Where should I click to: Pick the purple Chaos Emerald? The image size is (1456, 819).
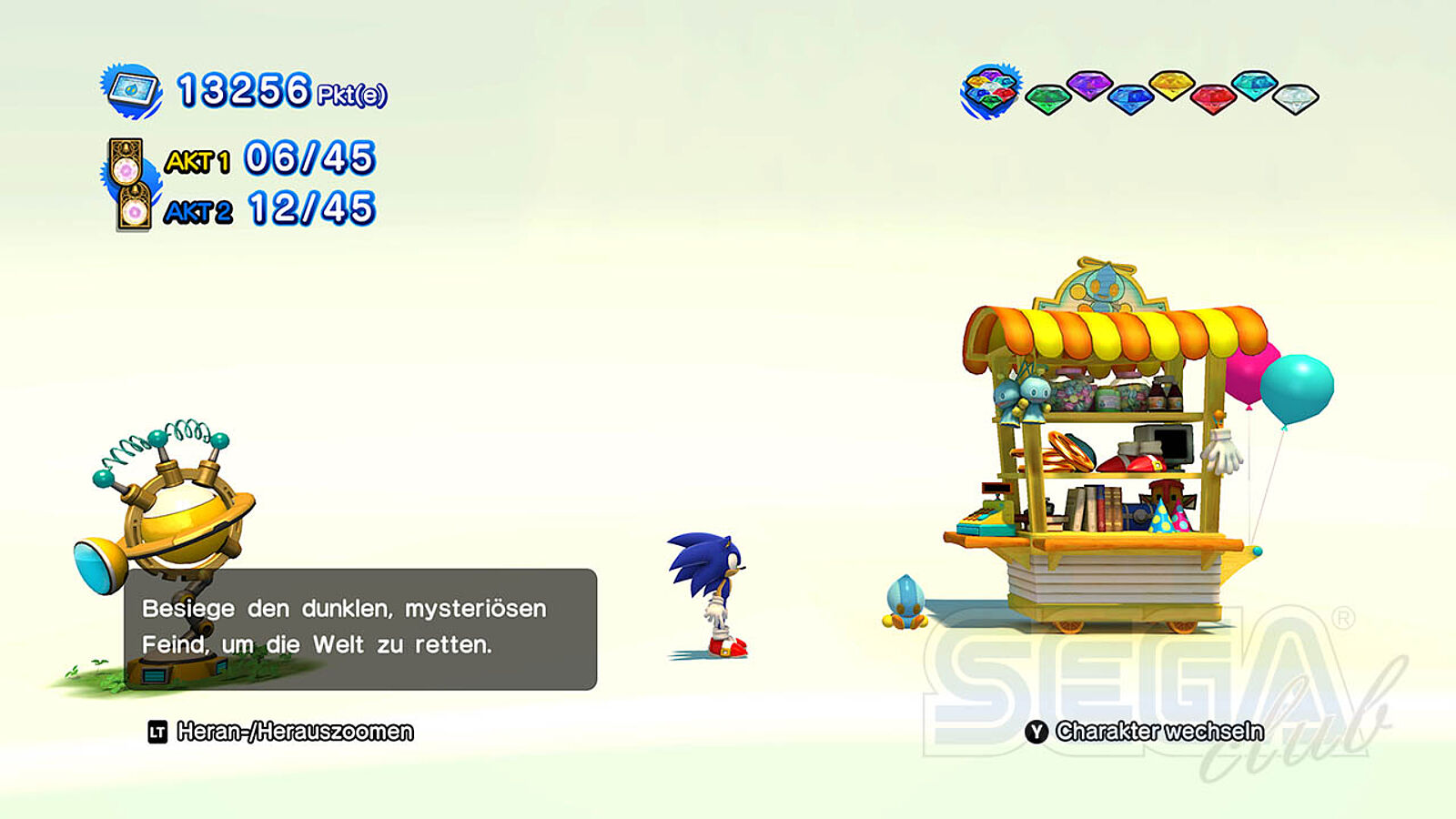coord(1088,86)
